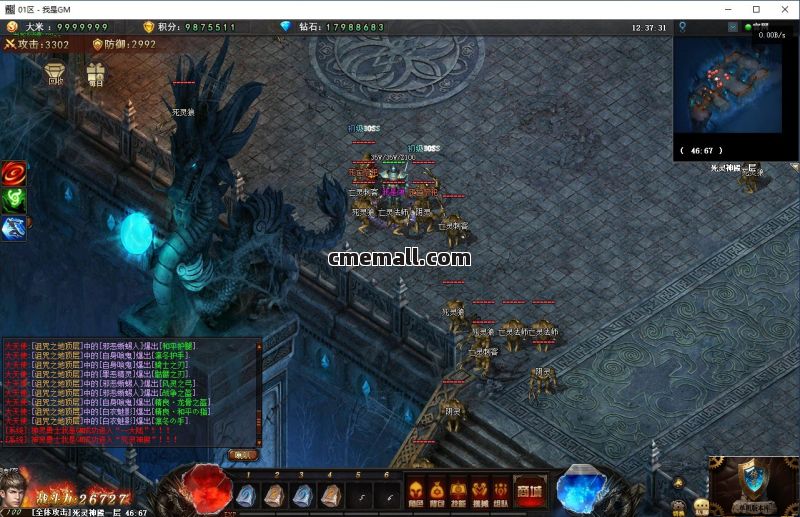Click the blue location pin above minimap
Image resolution: width=800 pixels, height=517 pixels.
coord(682,27)
